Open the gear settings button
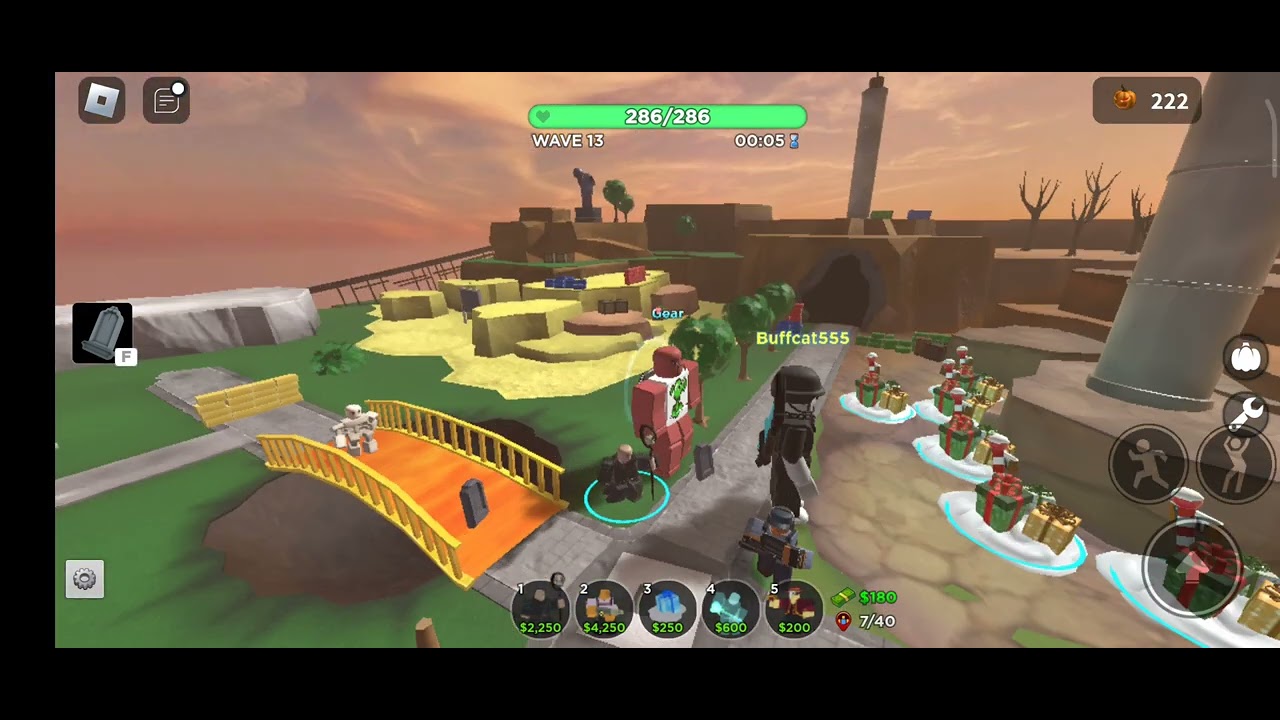 point(85,579)
